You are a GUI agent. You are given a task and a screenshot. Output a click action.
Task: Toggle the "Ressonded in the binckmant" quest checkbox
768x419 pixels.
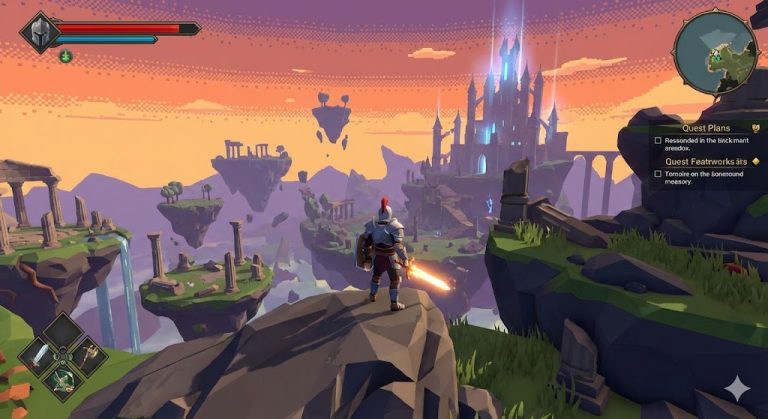pos(658,141)
